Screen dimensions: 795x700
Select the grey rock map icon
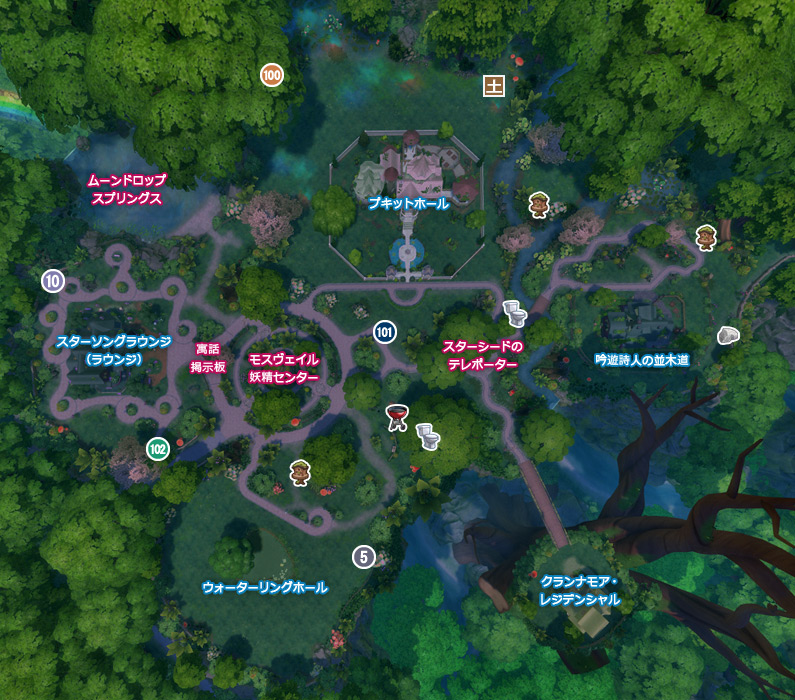click(x=729, y=336)
